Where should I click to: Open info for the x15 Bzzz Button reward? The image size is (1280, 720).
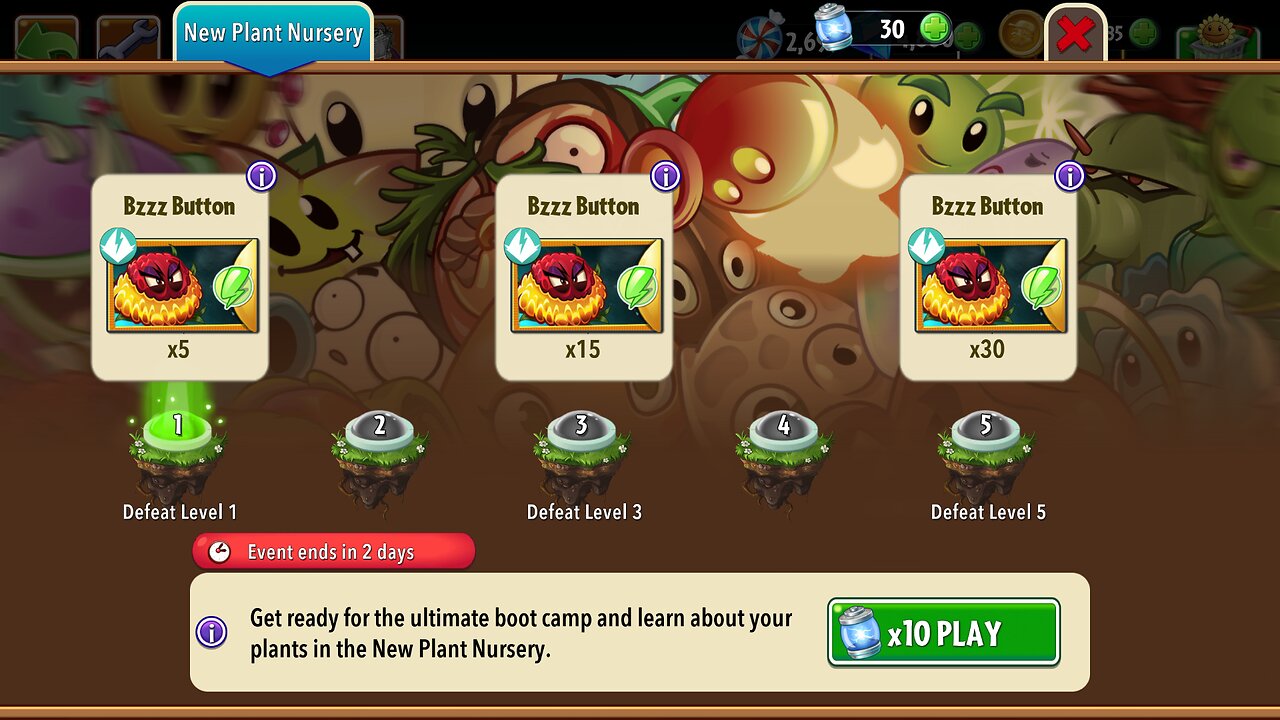(x=665, y=177)
